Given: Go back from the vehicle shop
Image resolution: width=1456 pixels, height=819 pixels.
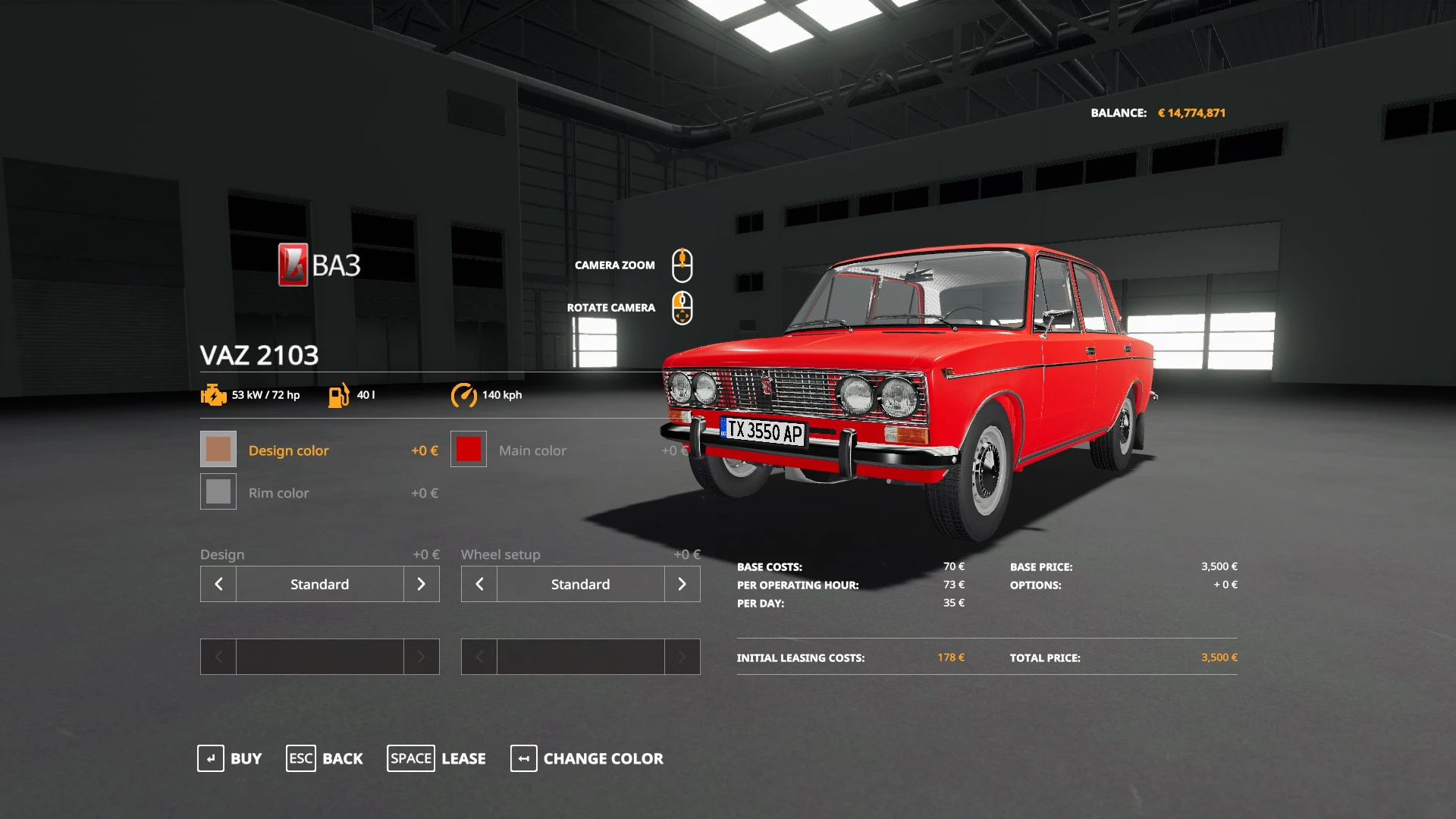Looking at the screenshot, I should 325,758.
